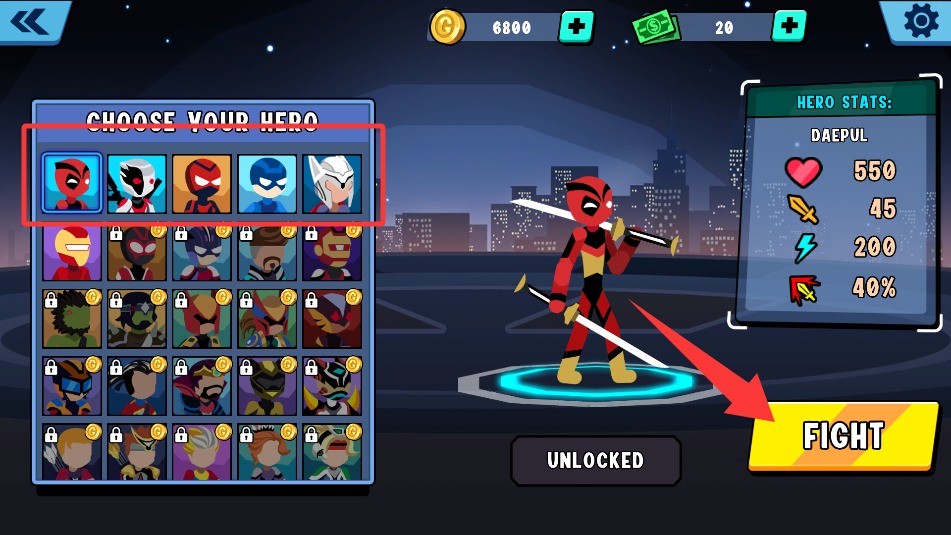Select the red masked Daepul hero
This screenshot has height=535, width=951.
(x=72, y=184)
